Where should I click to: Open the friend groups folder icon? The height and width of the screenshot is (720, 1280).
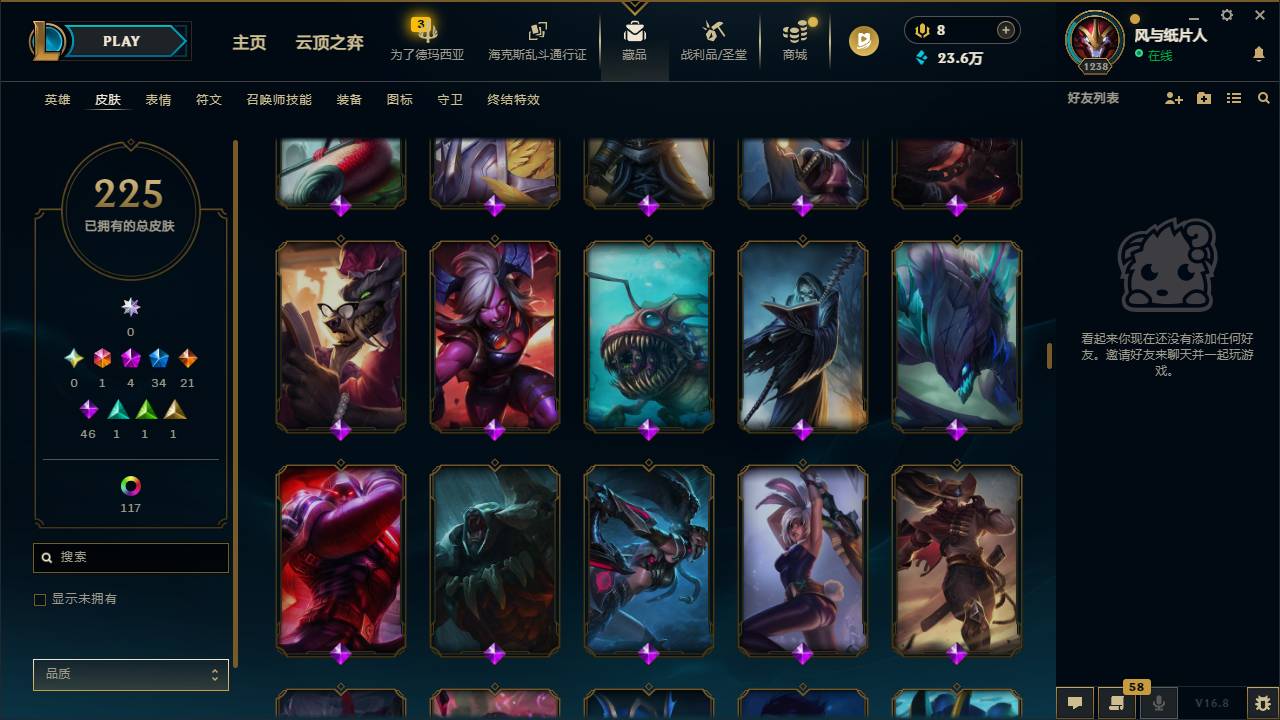pyautogui.click(x=1205, y=98)
